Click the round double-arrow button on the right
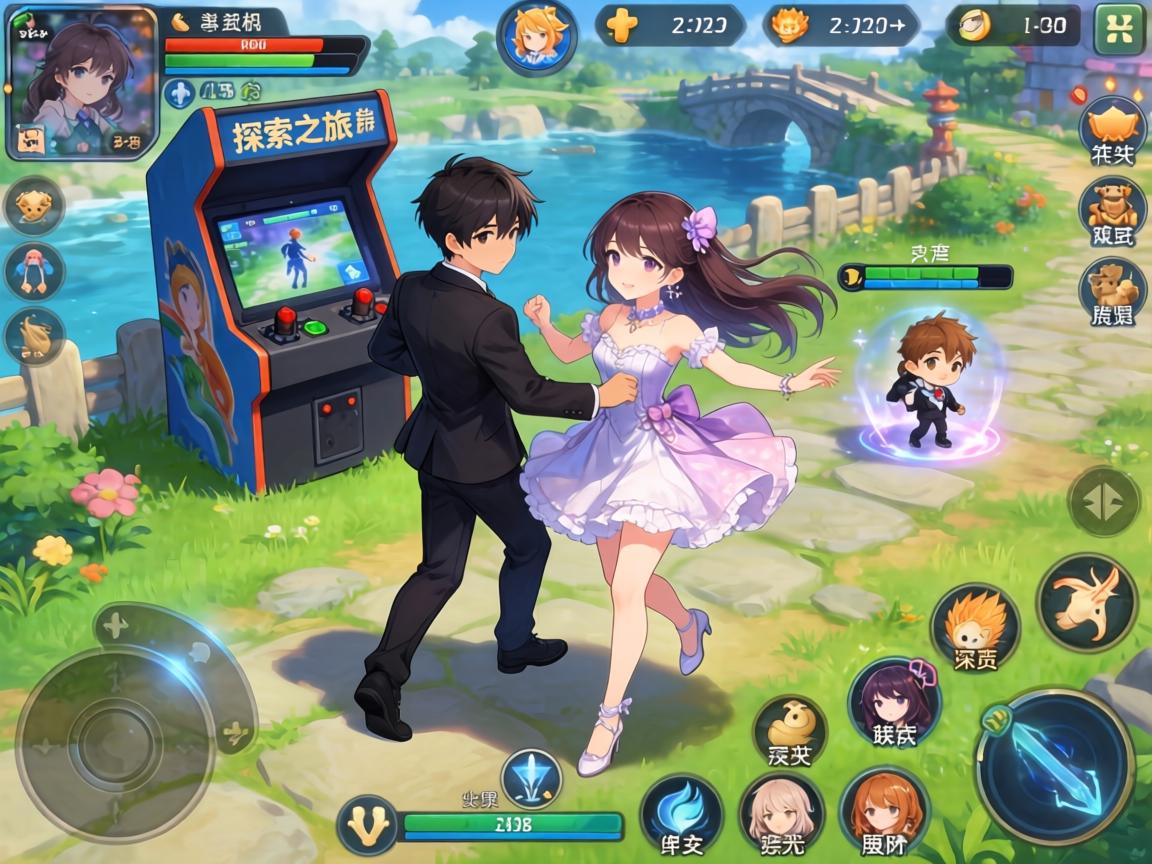The width and height of the screenshot is (1152, 864). coord(1103,500)
